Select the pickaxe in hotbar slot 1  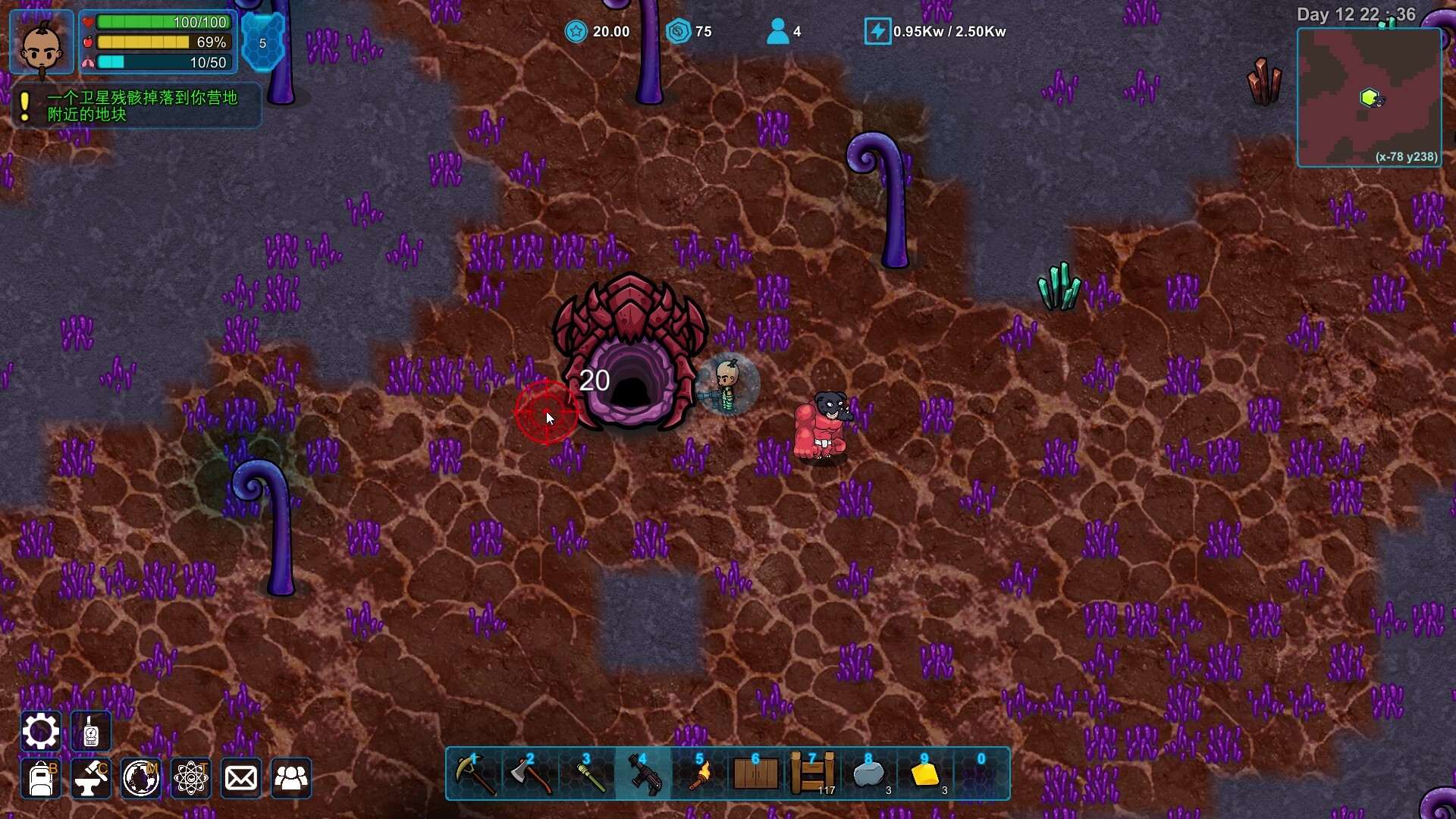point(474,773)
